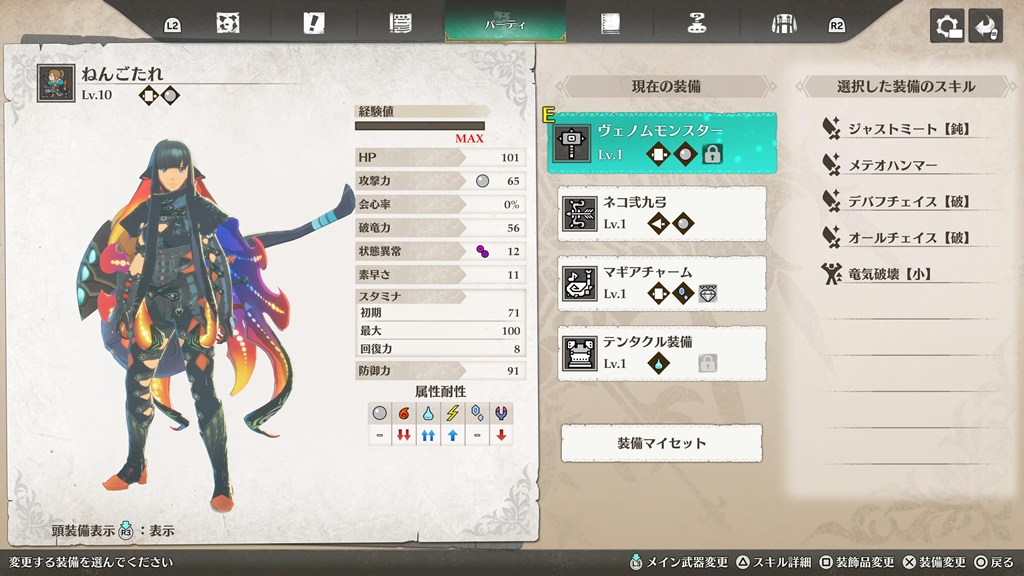
Task: Open the 装備マイセット button
Action: (661, 443)
